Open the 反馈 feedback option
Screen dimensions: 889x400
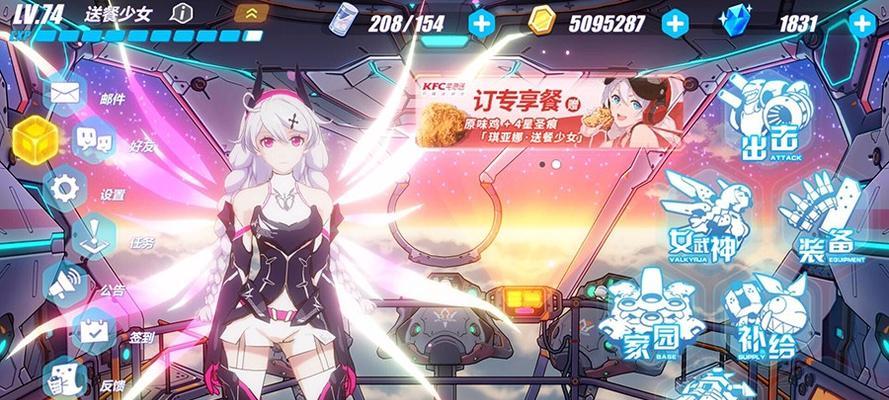(66, 376)
